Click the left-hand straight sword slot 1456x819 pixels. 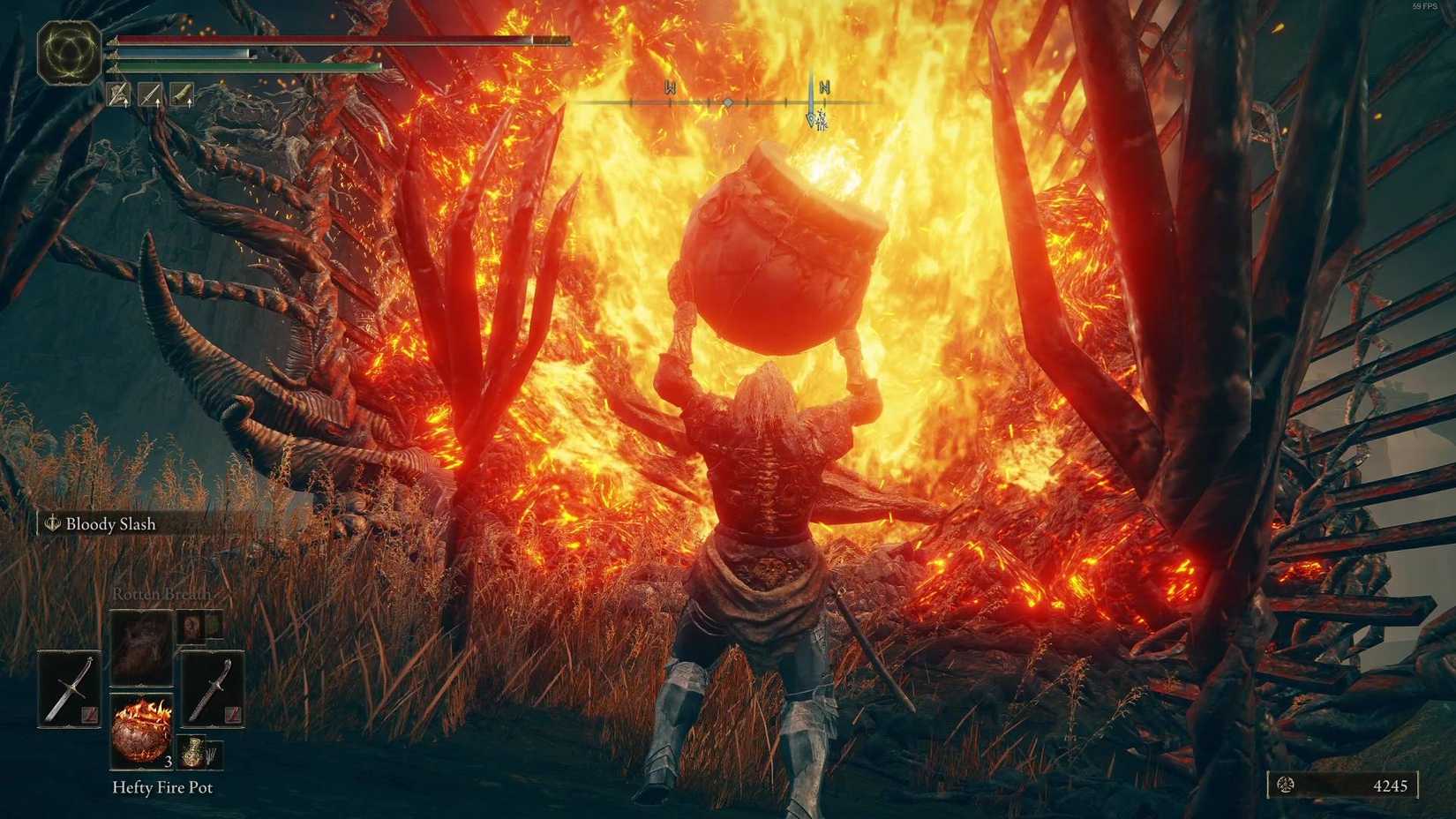pyautogui.click(x=71, y=688)
